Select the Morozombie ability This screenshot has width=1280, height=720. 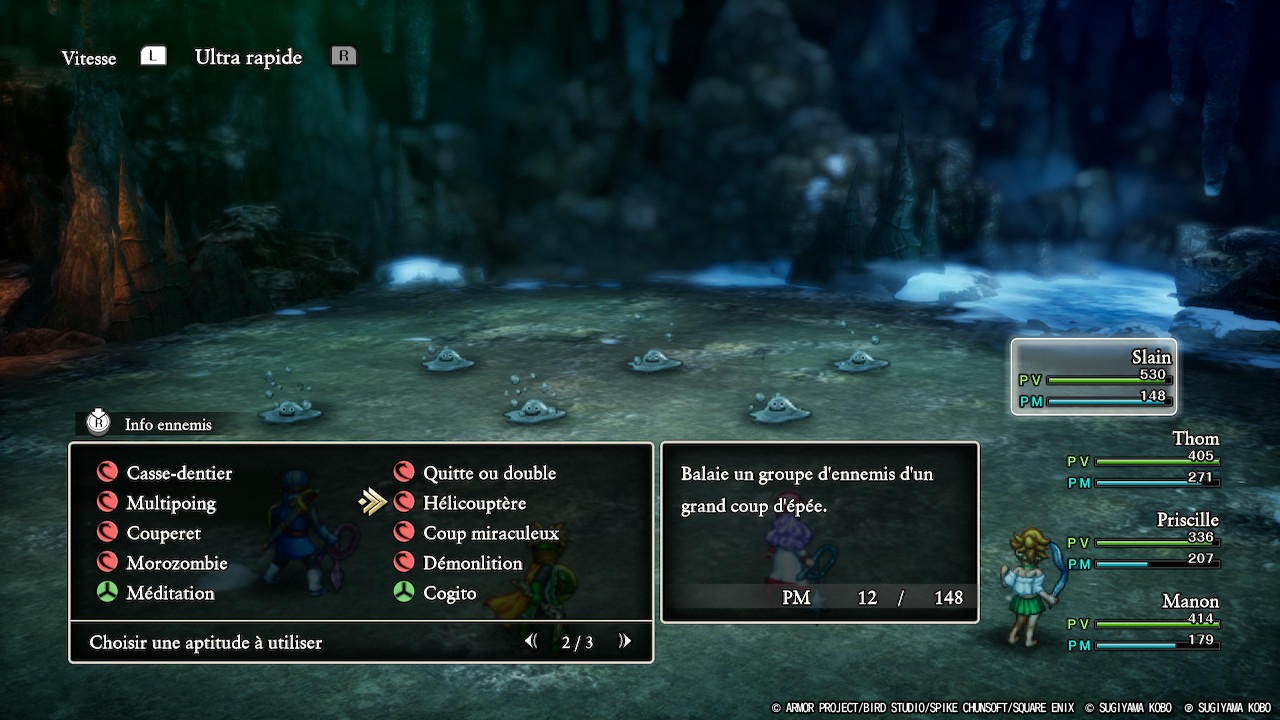point(176,563)
